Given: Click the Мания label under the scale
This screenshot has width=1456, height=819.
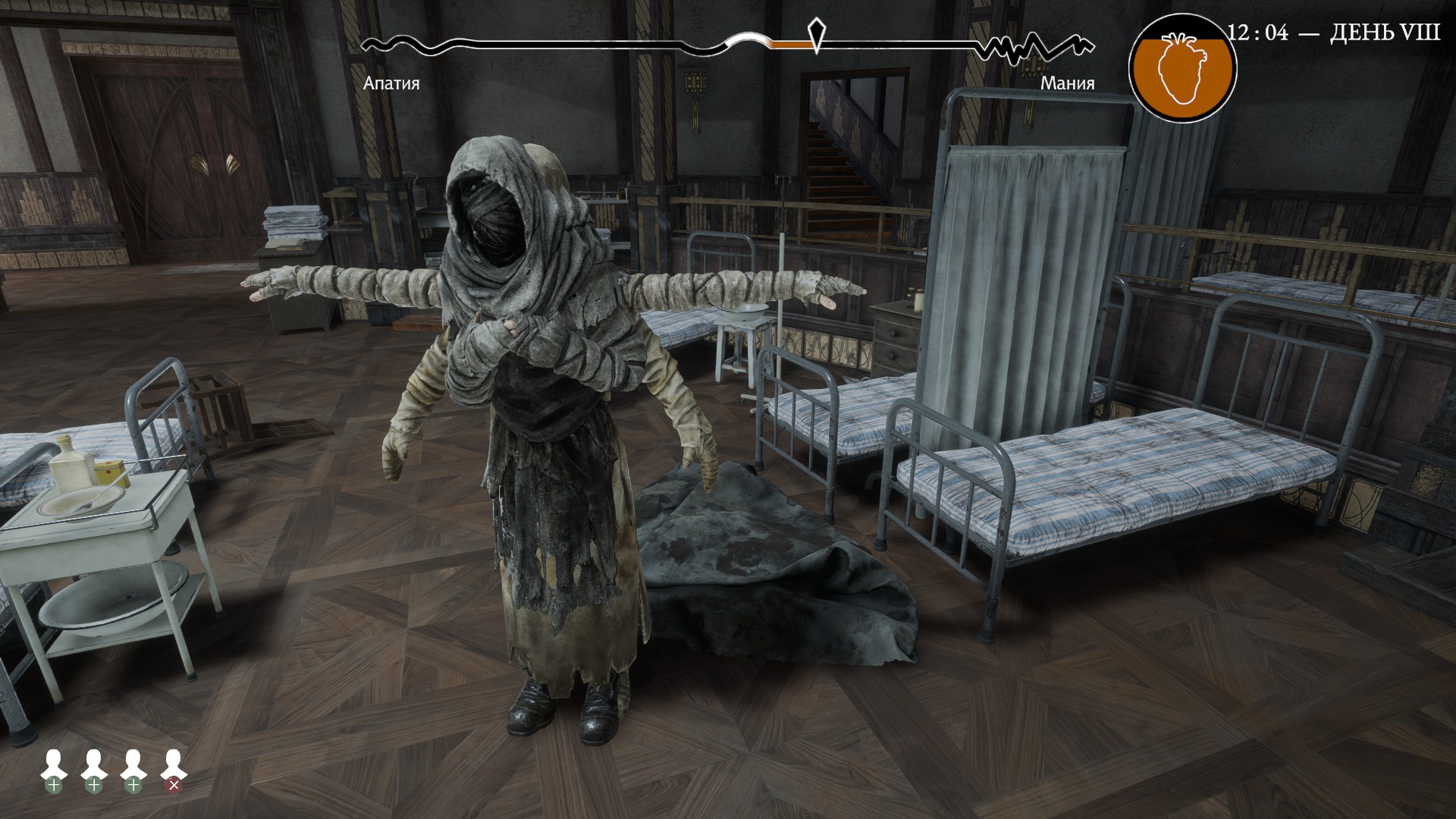Looking at the screenshot, I should click(1068, 83).
